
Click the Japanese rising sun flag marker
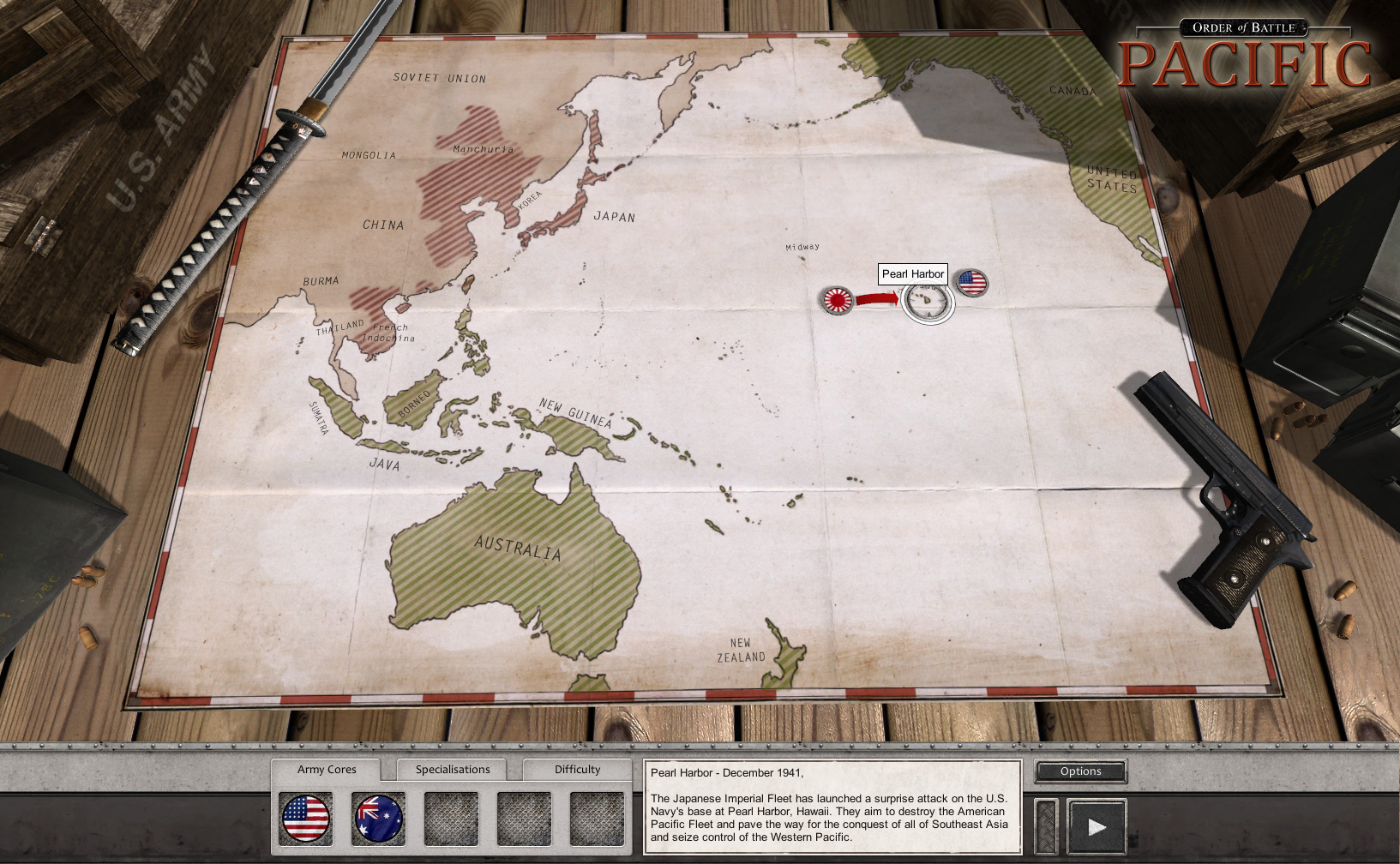click(x=837, y=300)
